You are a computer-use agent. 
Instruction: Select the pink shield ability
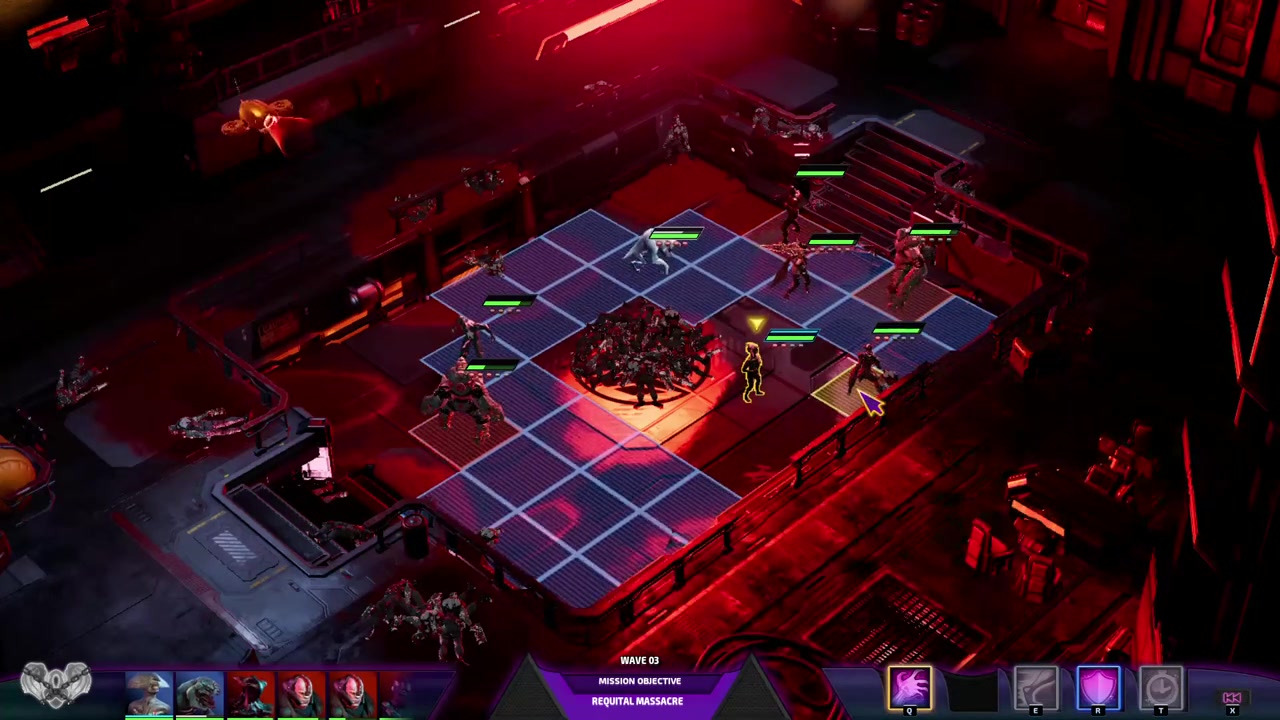point(1098,688)
